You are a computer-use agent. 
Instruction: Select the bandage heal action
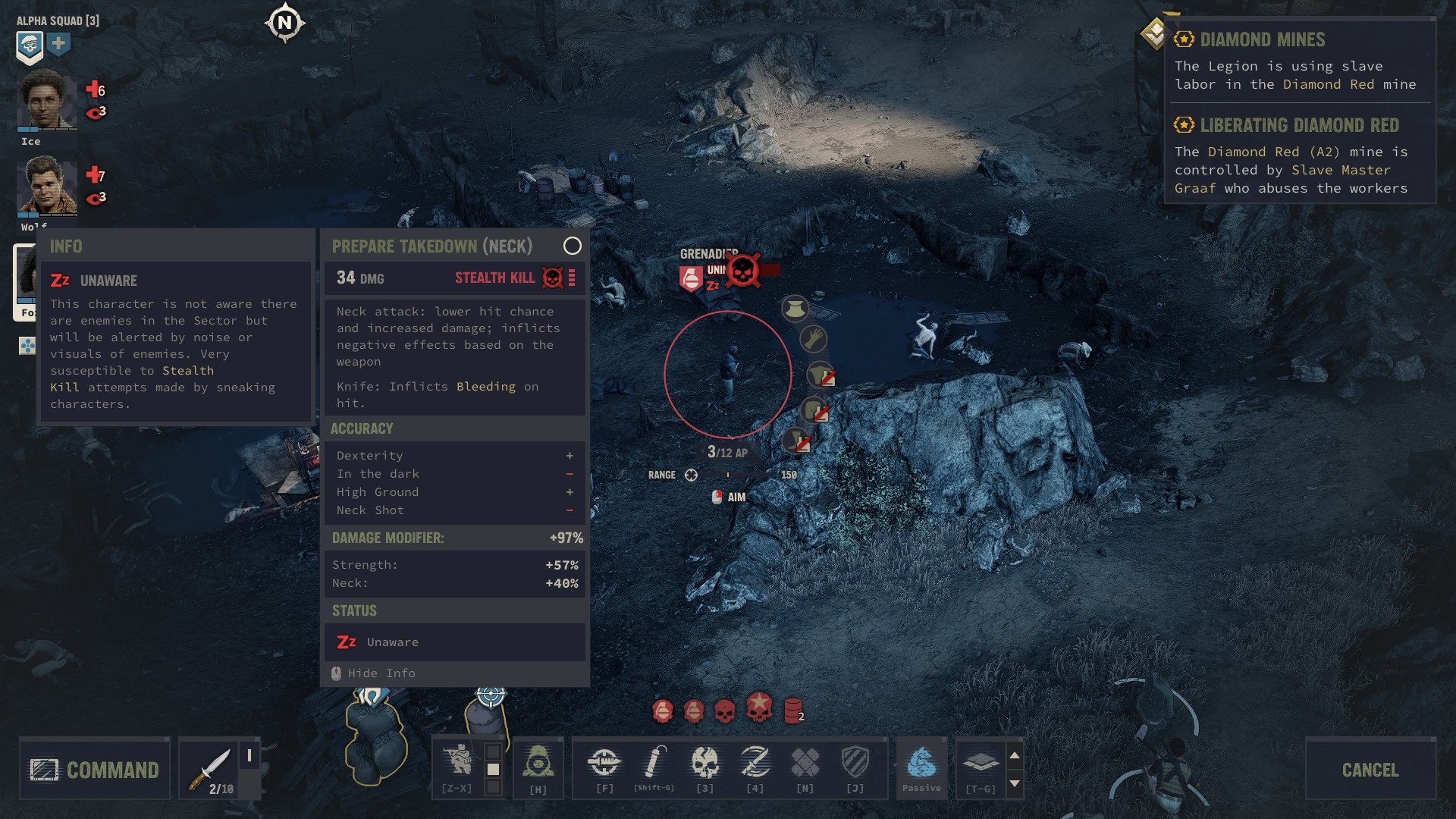pos(805,763)
